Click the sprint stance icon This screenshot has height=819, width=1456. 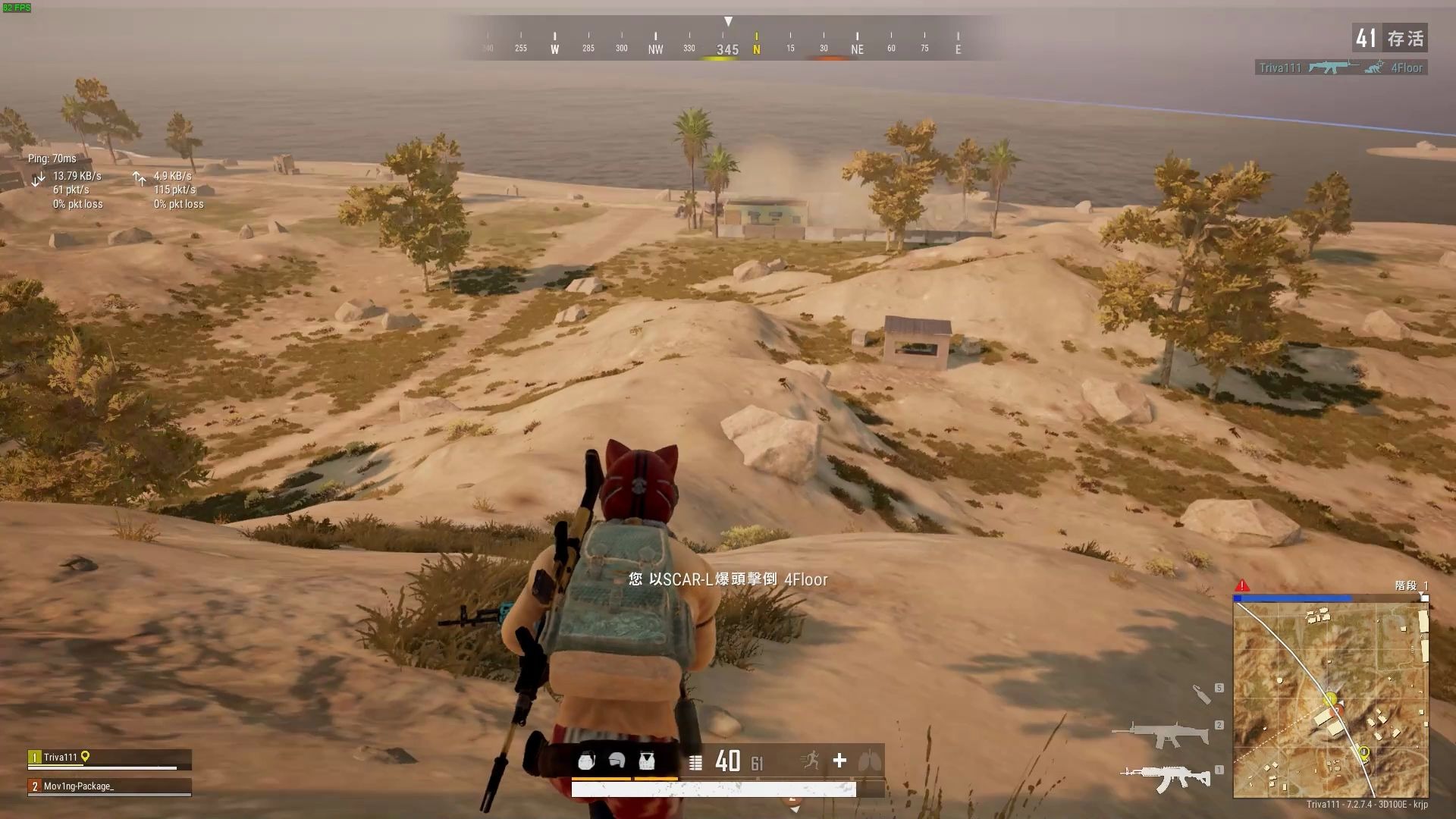(x=811, y=760)
